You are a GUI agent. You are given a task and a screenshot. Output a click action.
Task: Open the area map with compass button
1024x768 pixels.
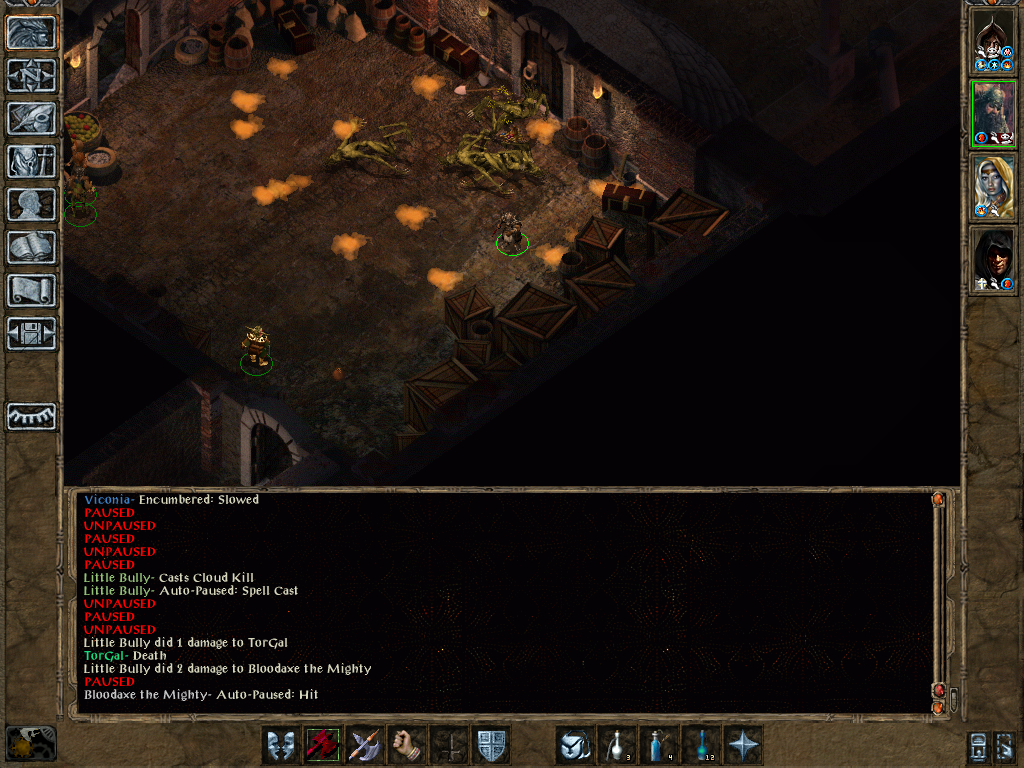[x=32, y=76]
